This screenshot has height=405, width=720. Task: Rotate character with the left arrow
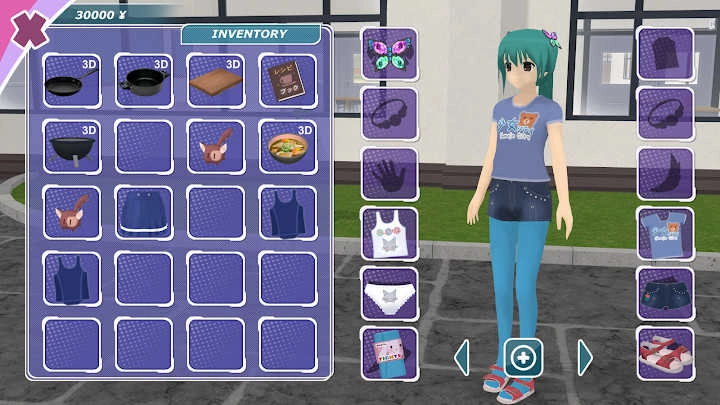pos(462,357)
